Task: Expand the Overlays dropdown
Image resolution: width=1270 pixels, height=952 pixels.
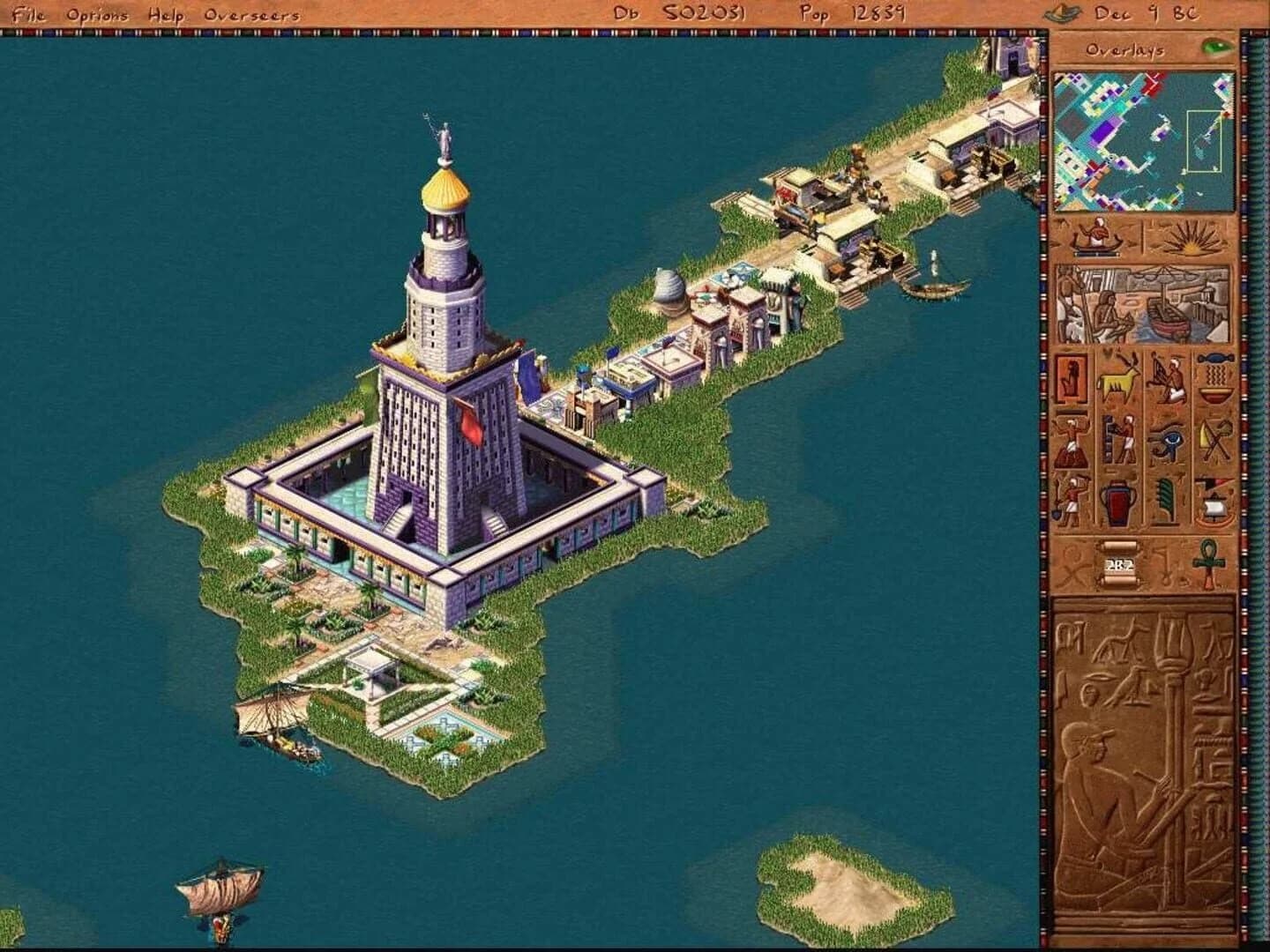Action: tap(1129, 51)
